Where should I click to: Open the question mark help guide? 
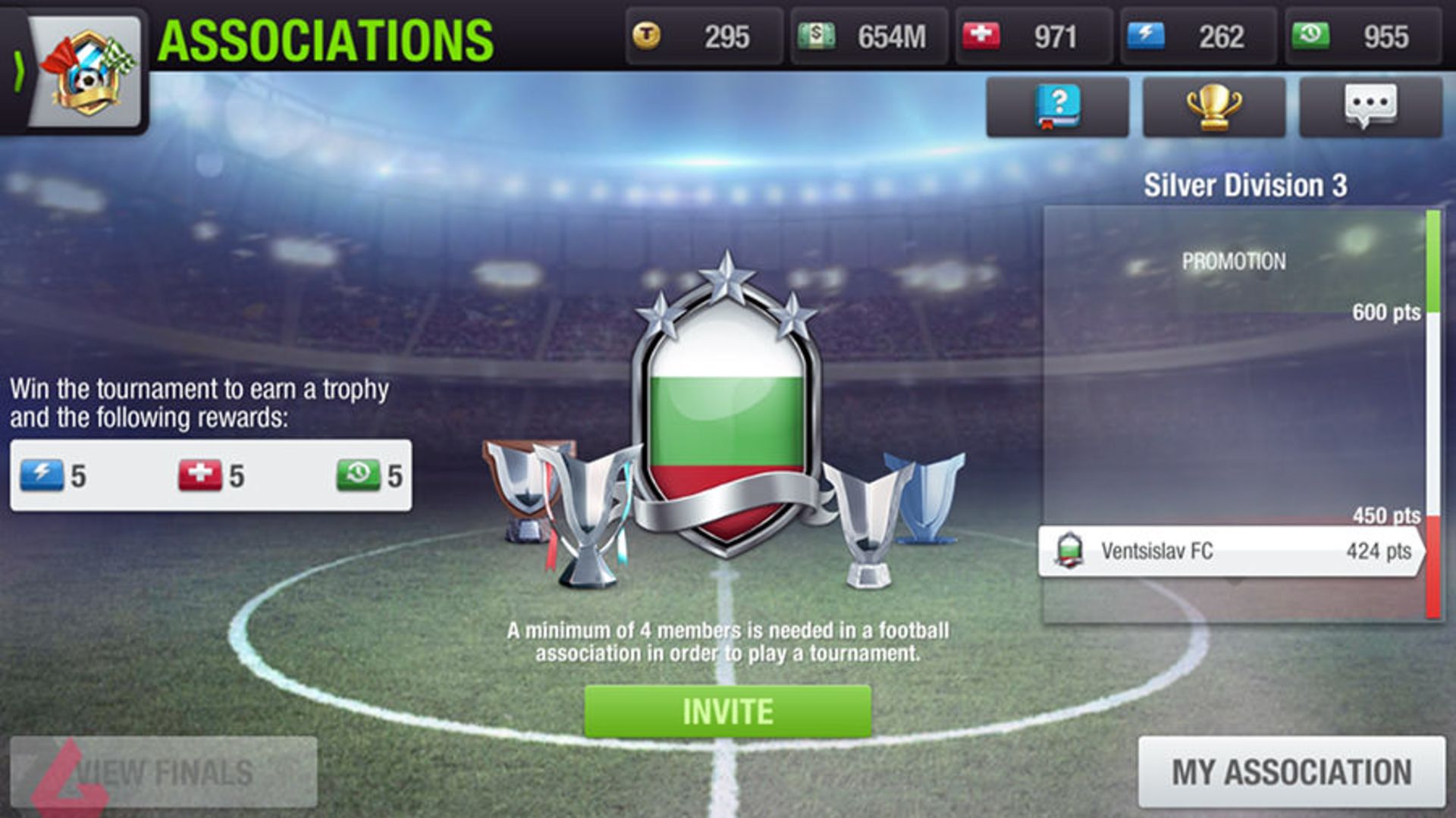point(1057,107)
